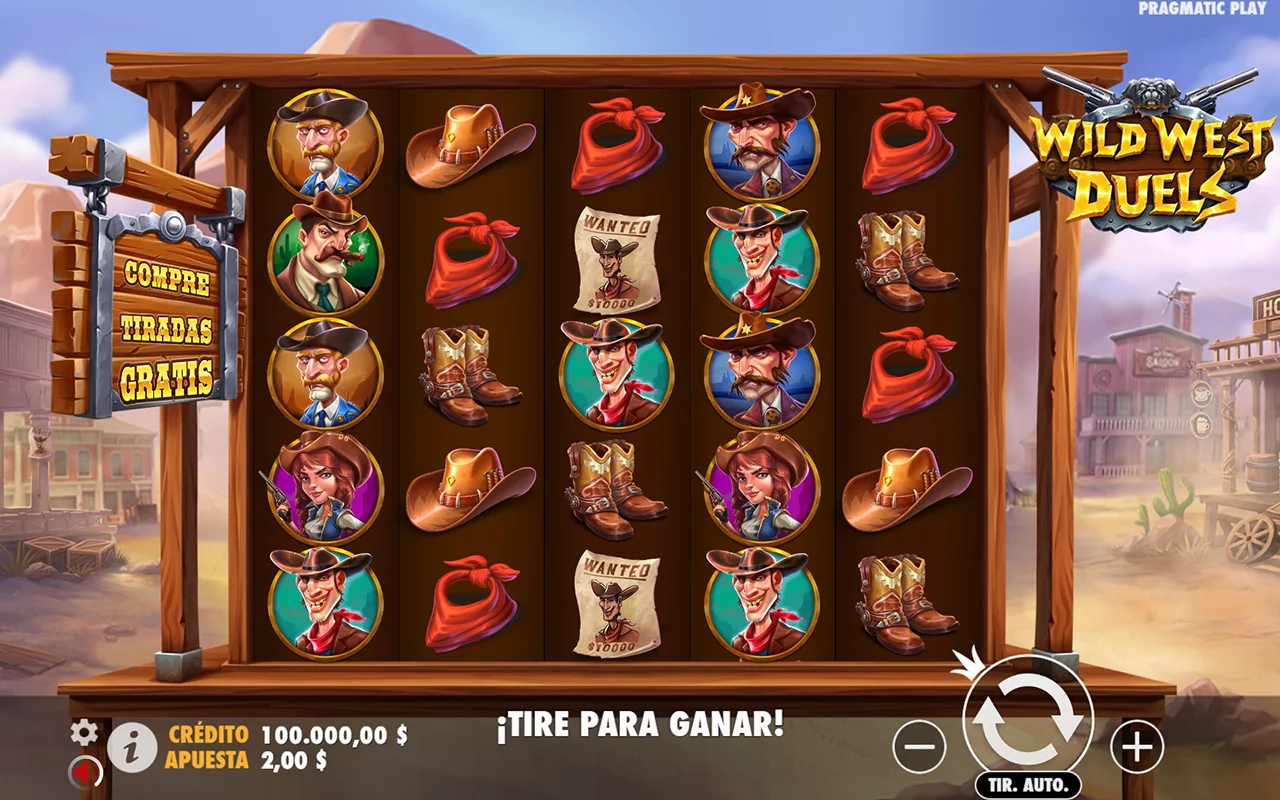Increase the bet with the plus button
This screenshot has height=800, width=1280.
(1137, 746)
